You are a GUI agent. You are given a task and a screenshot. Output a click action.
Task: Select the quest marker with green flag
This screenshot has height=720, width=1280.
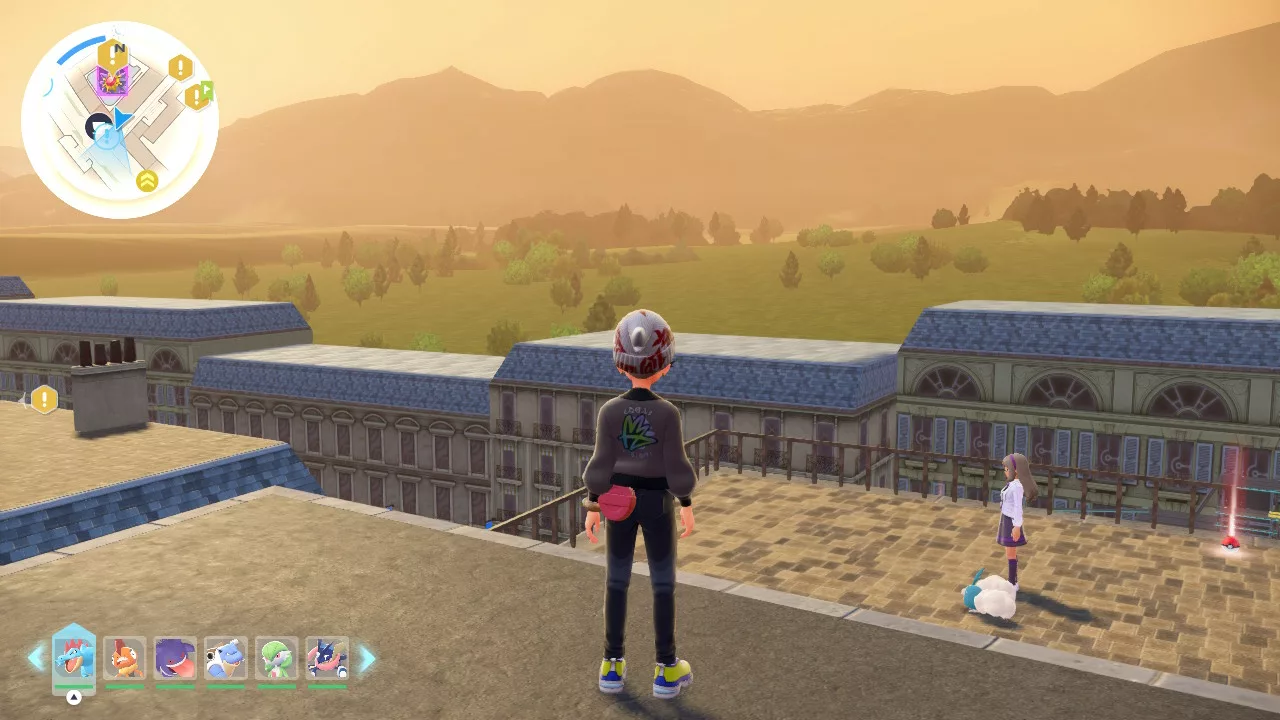tap(198, 96)
